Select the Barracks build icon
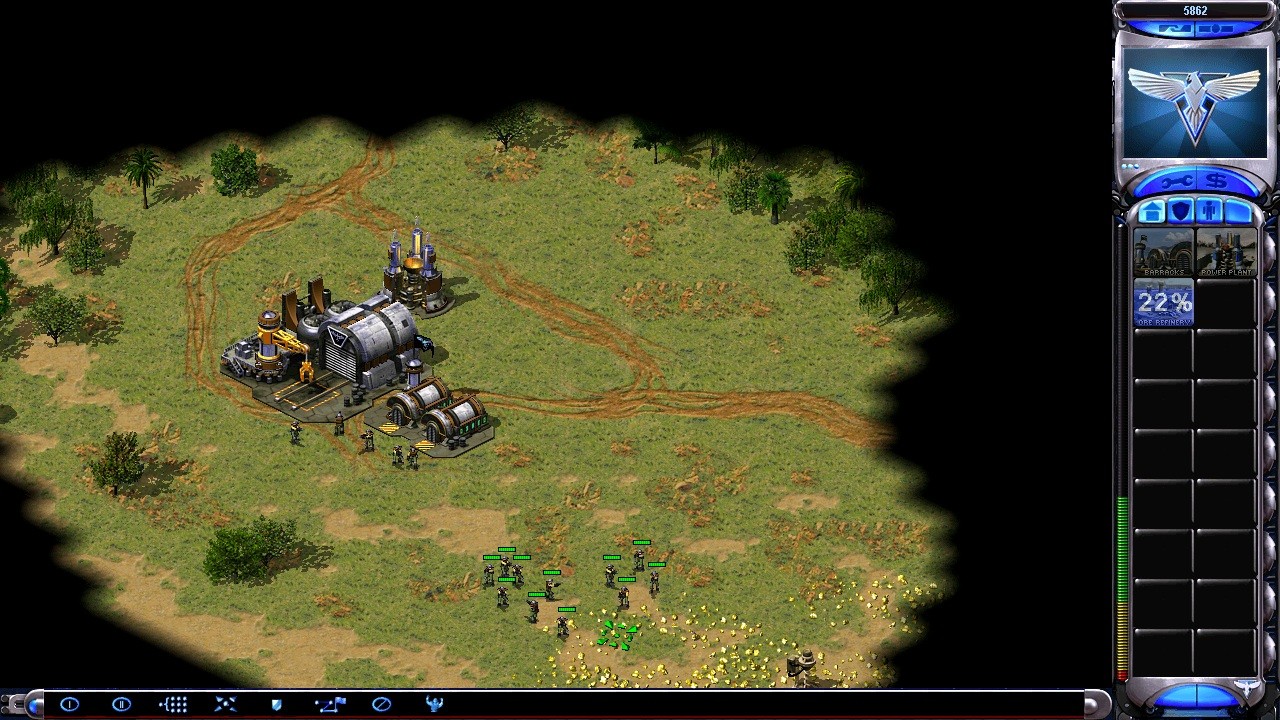Viewport: 1280px width, 720px height. (x=1163, y=253)
